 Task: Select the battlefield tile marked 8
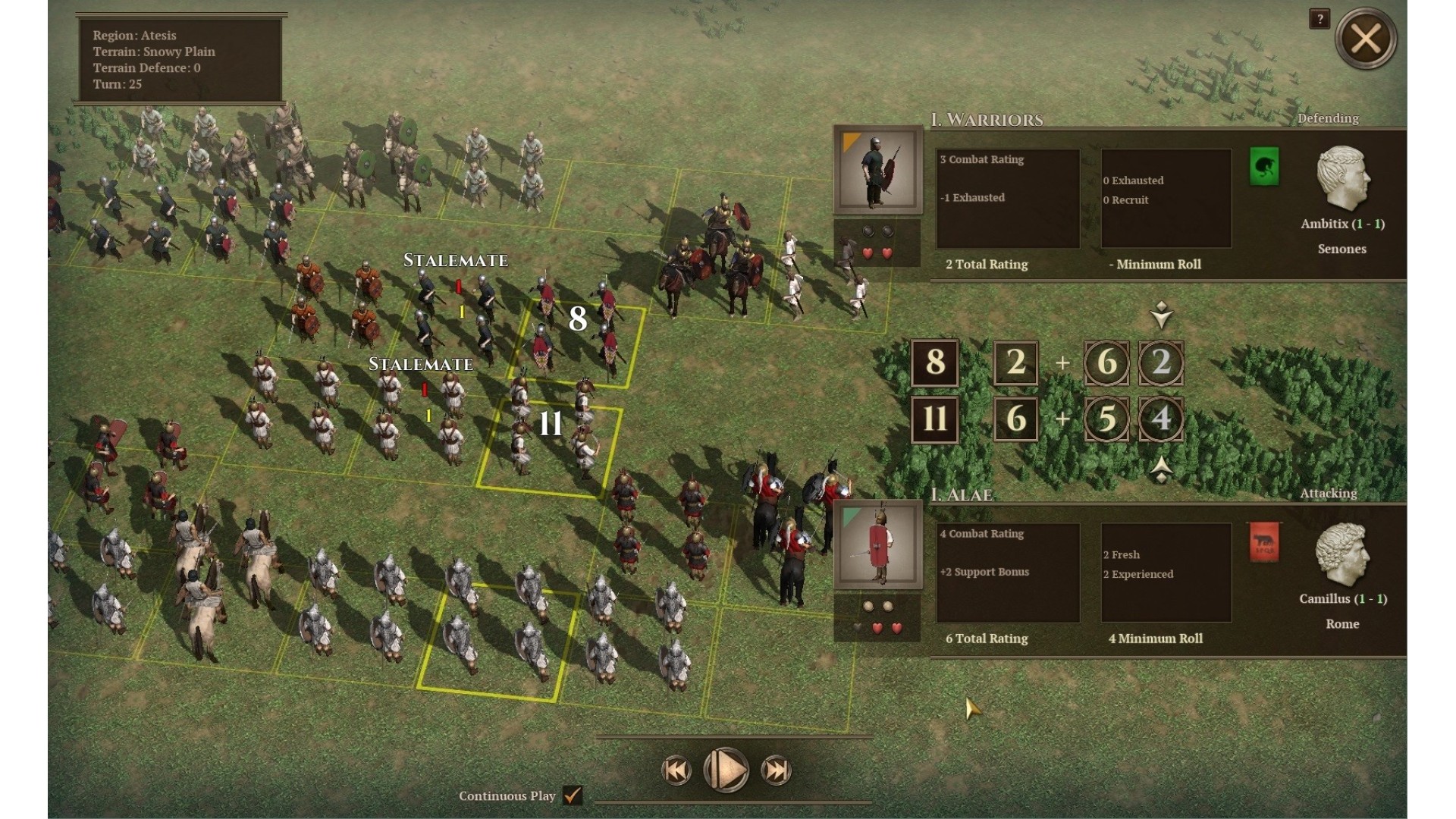point(579,341)
